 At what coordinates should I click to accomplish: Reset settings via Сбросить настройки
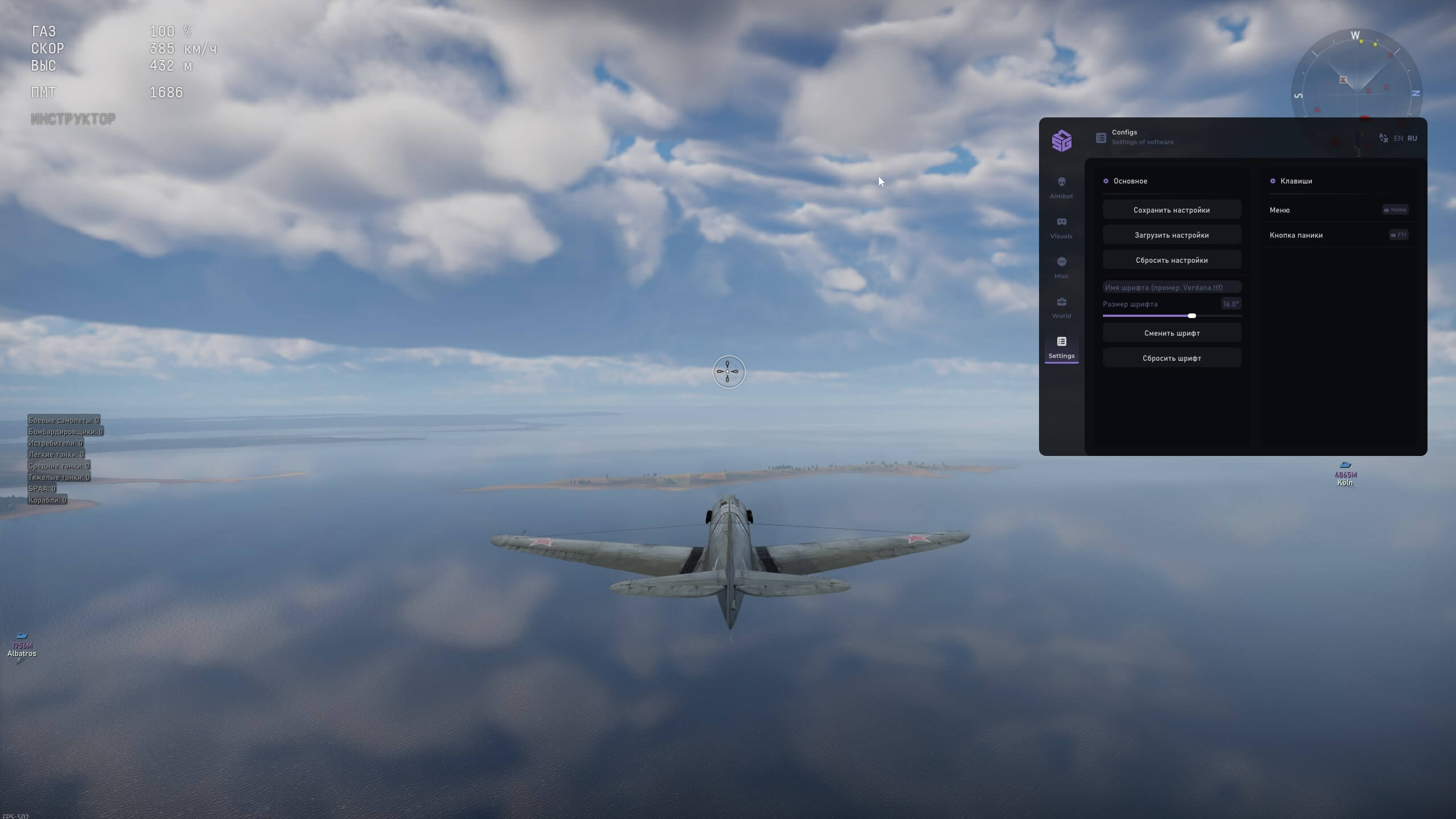pos(1171,260)
